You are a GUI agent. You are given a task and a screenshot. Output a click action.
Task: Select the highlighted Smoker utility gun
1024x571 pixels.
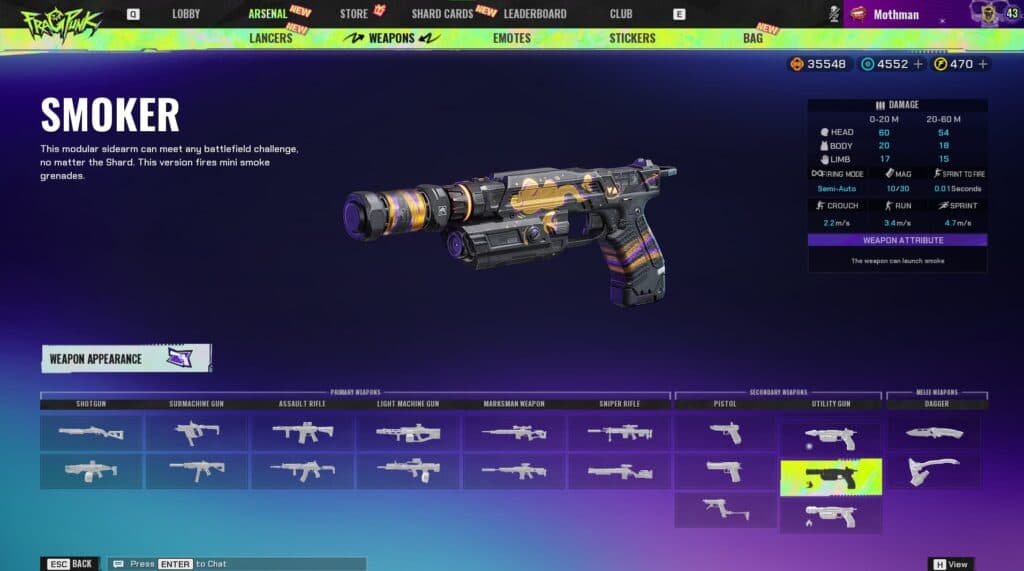(x=831, y=477)
